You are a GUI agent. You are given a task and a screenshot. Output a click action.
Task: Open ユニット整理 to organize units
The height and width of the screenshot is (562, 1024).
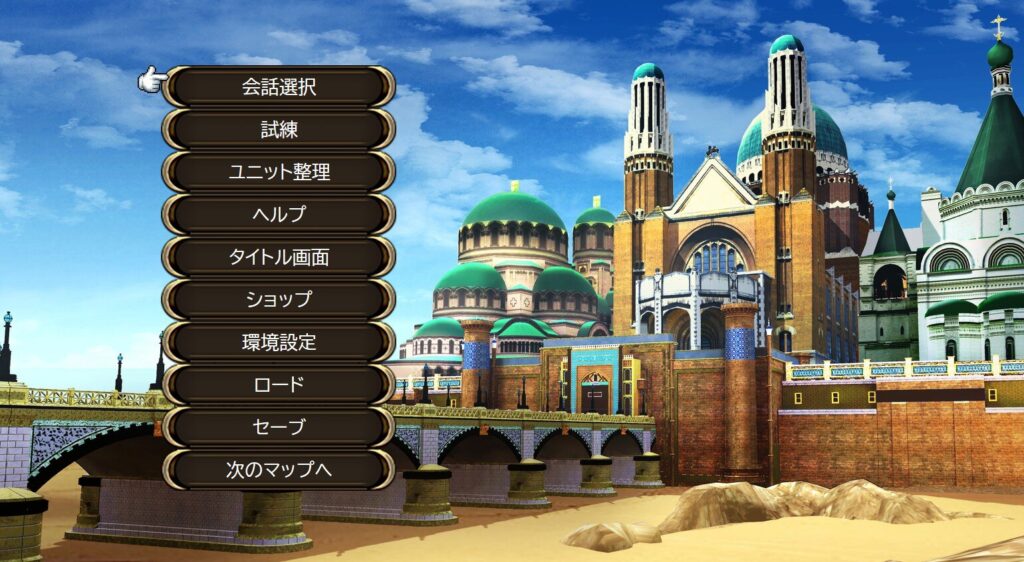[x=278, y=172]
